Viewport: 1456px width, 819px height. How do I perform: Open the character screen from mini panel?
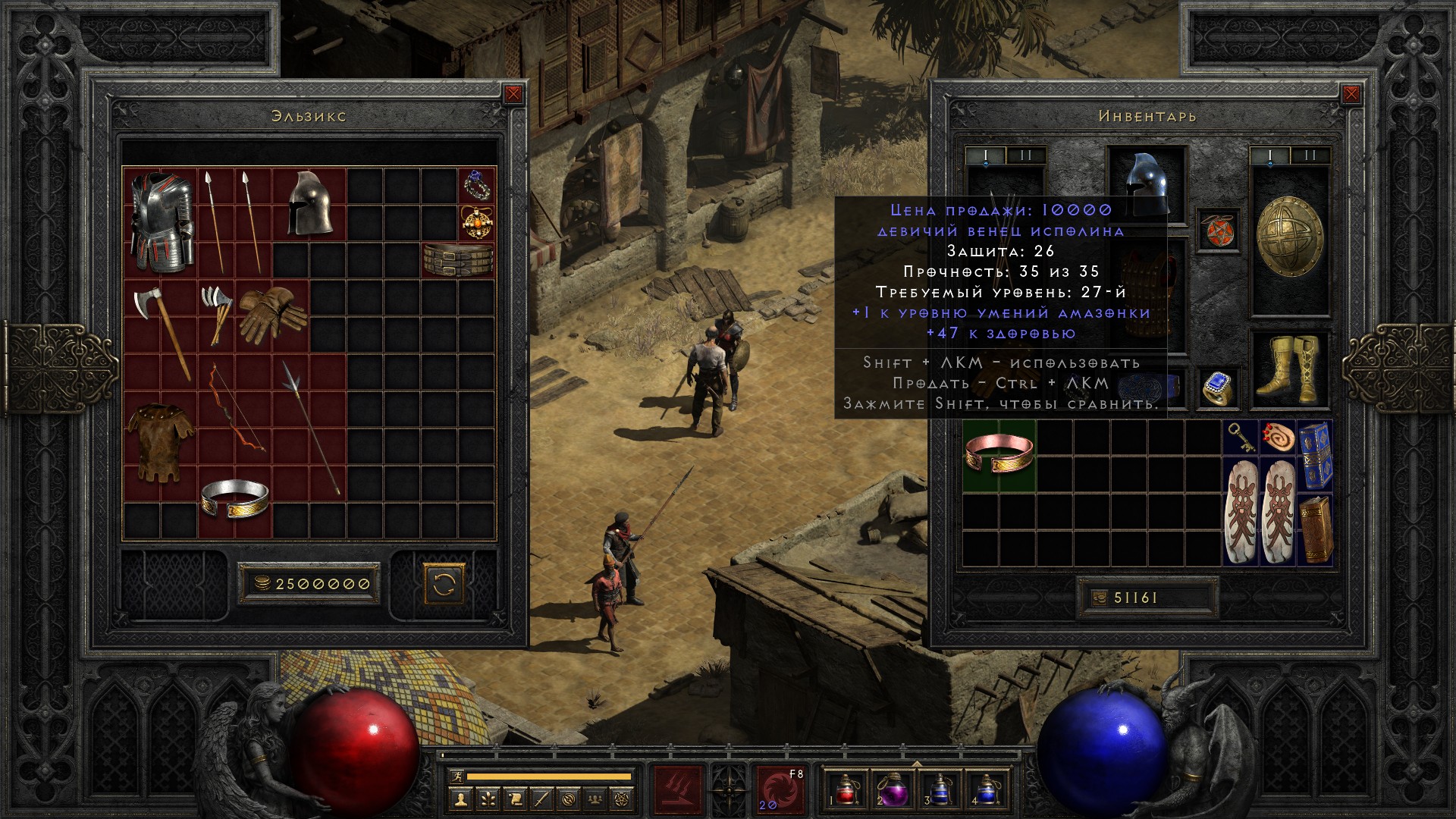coord(461,799)
